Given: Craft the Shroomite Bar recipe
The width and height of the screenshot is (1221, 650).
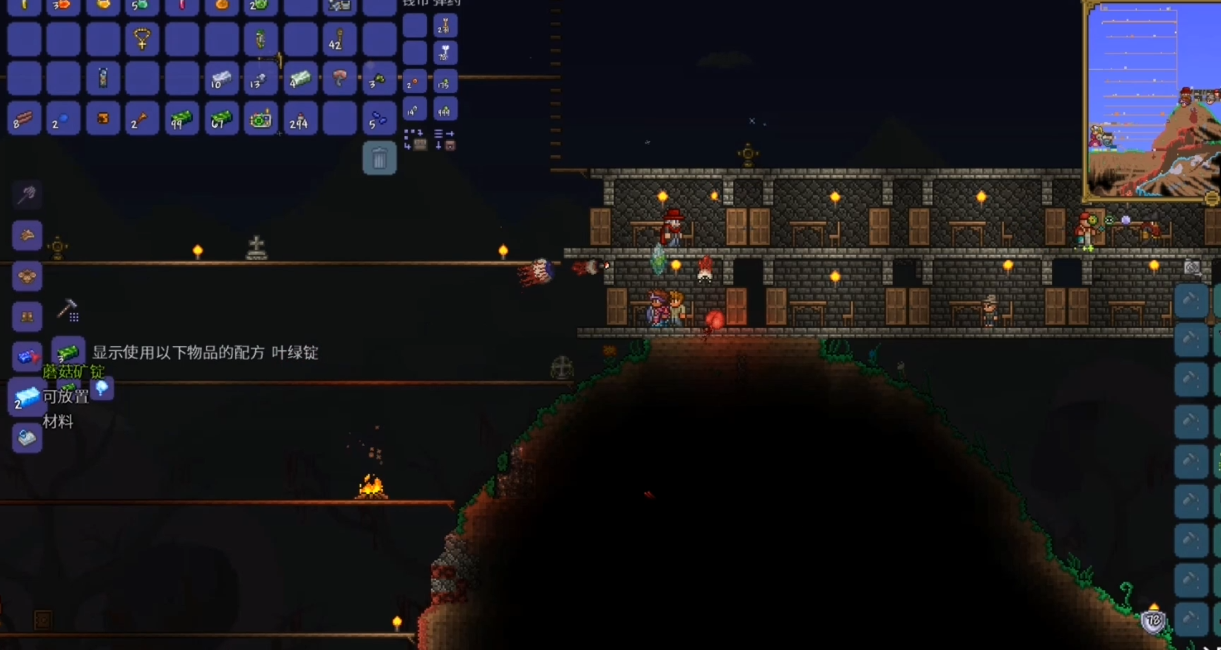Looking at the screenshot, I should [x=27, y=397].
